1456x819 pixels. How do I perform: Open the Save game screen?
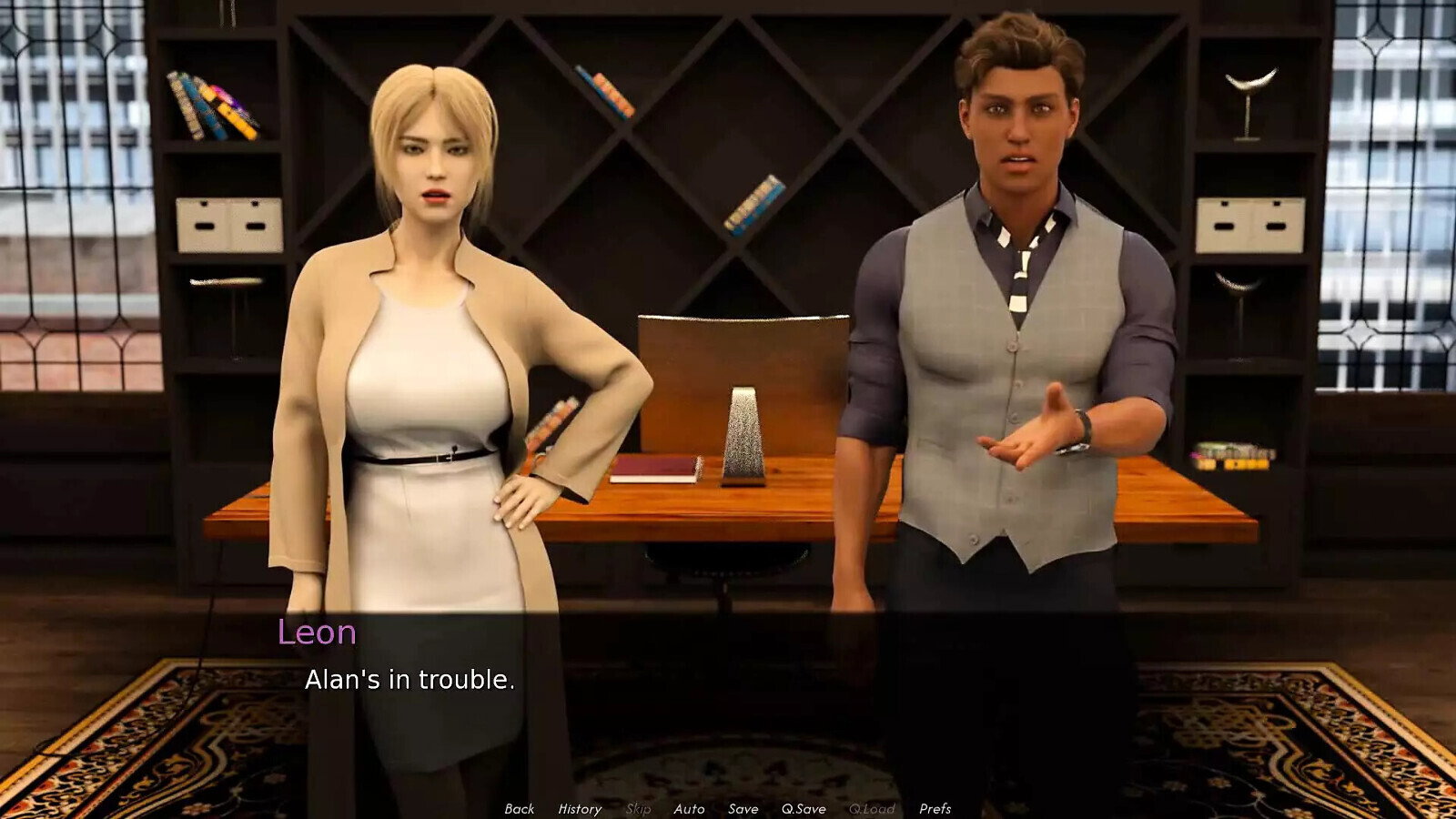743,808
